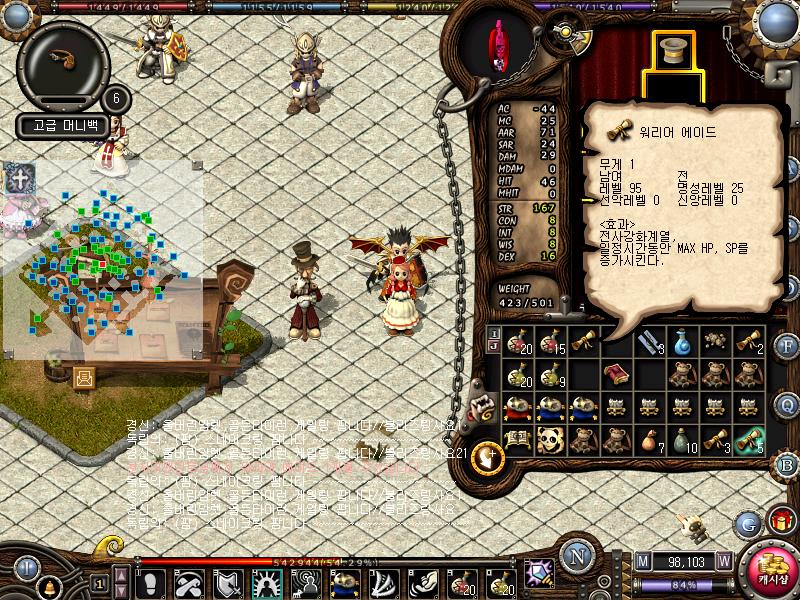Click the M button beside gold
Image resolution: width=800 pixels, height=600 pixels.
click(642, 562)
